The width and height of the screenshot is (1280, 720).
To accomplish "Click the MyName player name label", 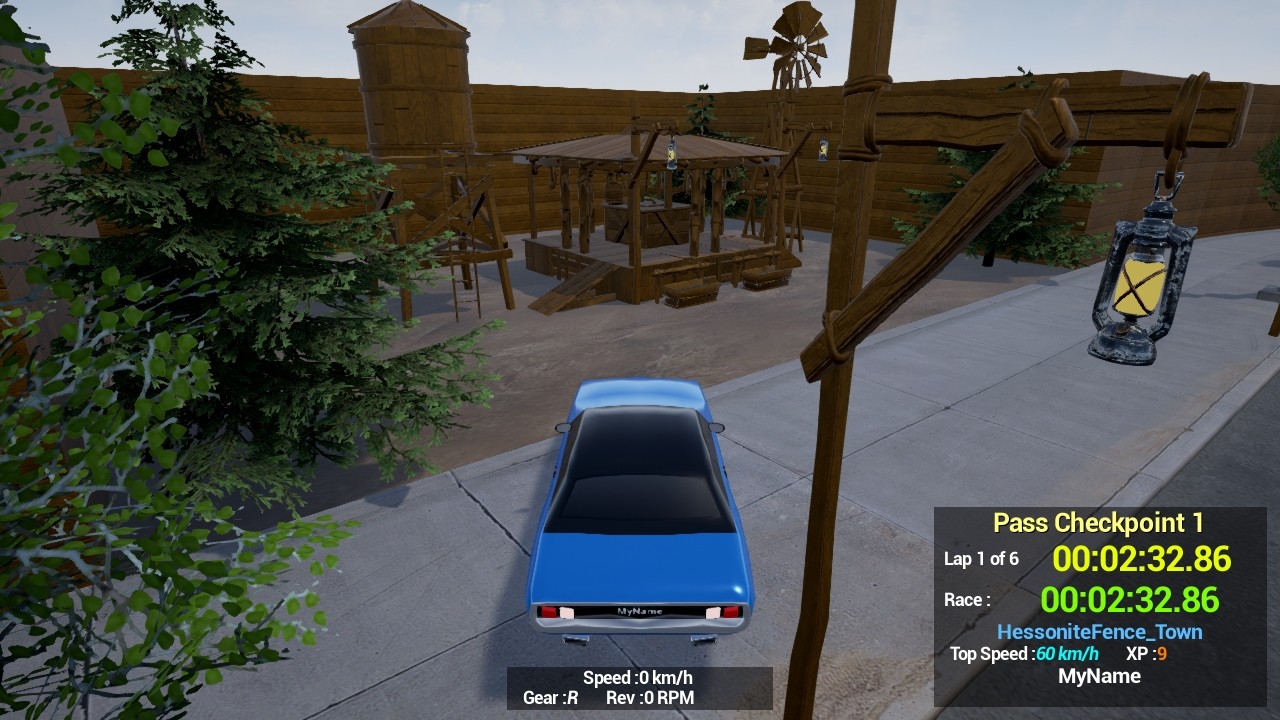I will [1100, 676].
